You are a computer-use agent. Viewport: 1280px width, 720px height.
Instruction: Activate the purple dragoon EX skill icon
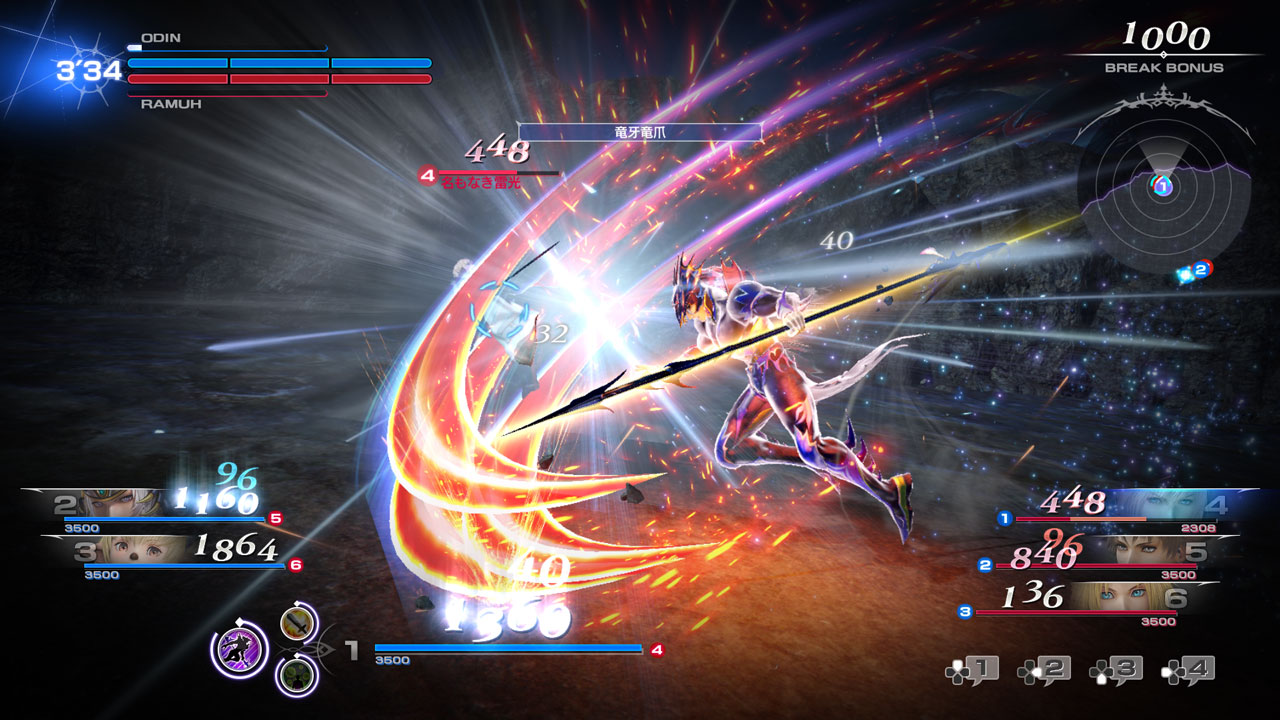[x=239, y=648]
